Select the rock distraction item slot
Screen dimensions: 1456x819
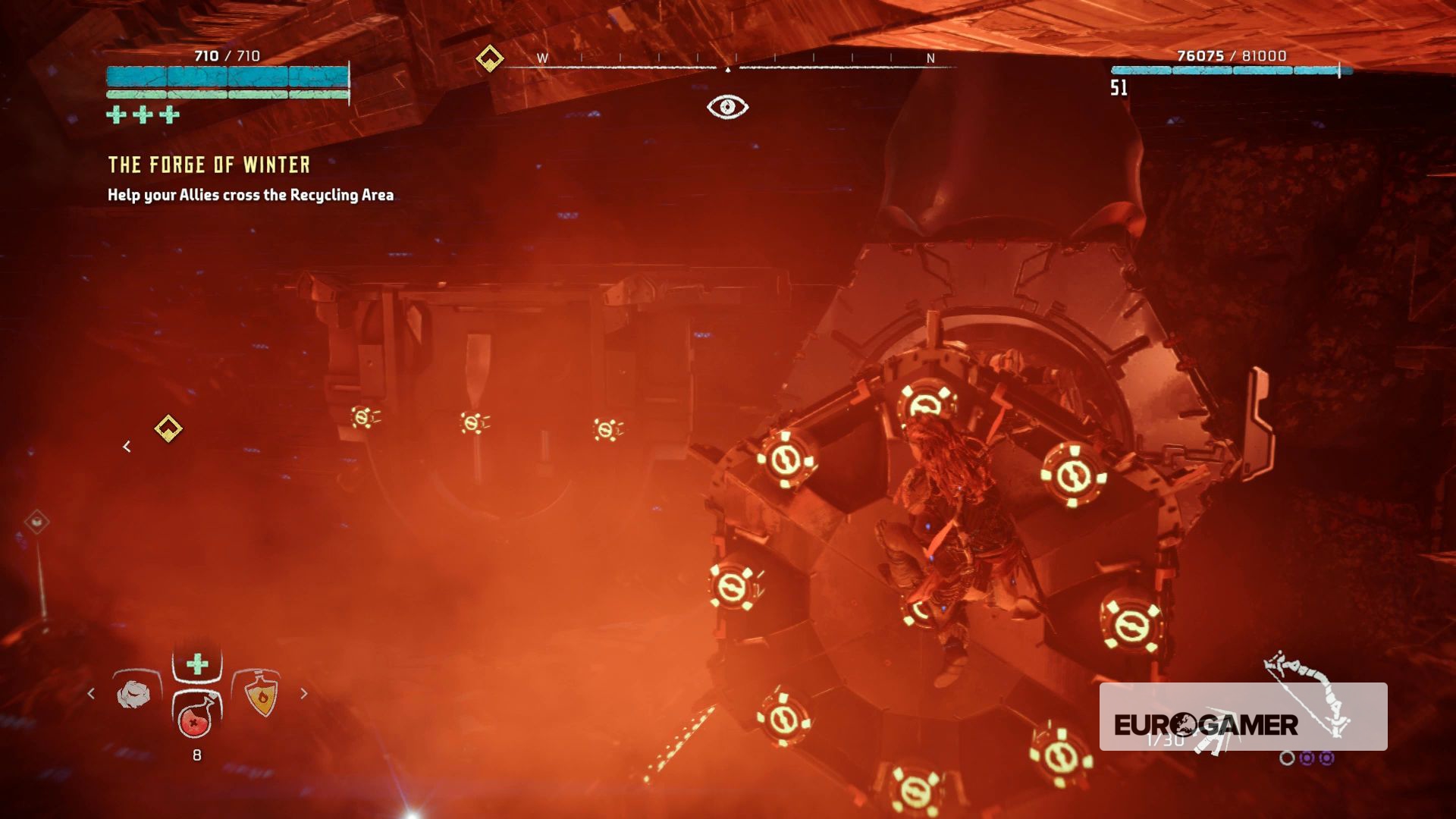point(135,693)
